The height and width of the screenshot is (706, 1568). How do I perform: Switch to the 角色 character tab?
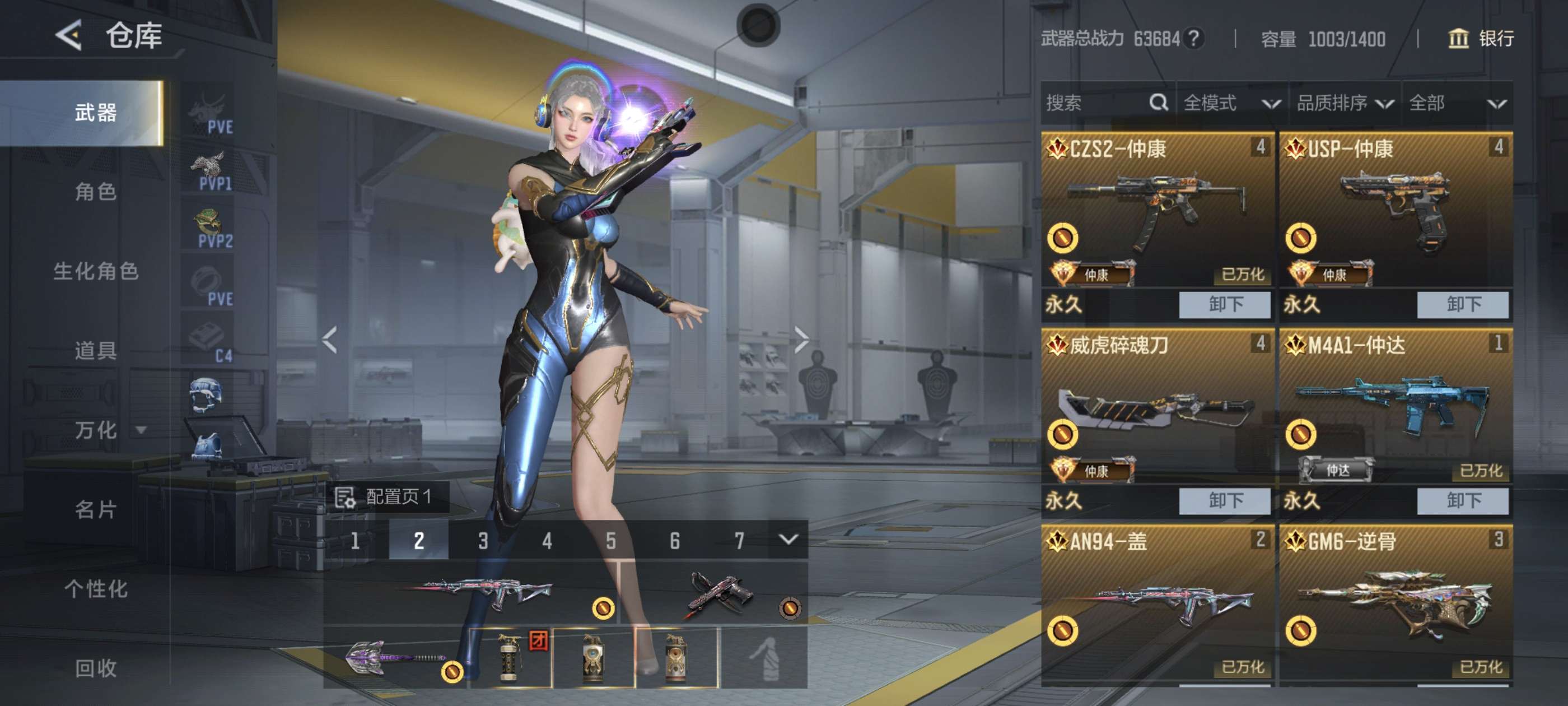tap(96, 192)
